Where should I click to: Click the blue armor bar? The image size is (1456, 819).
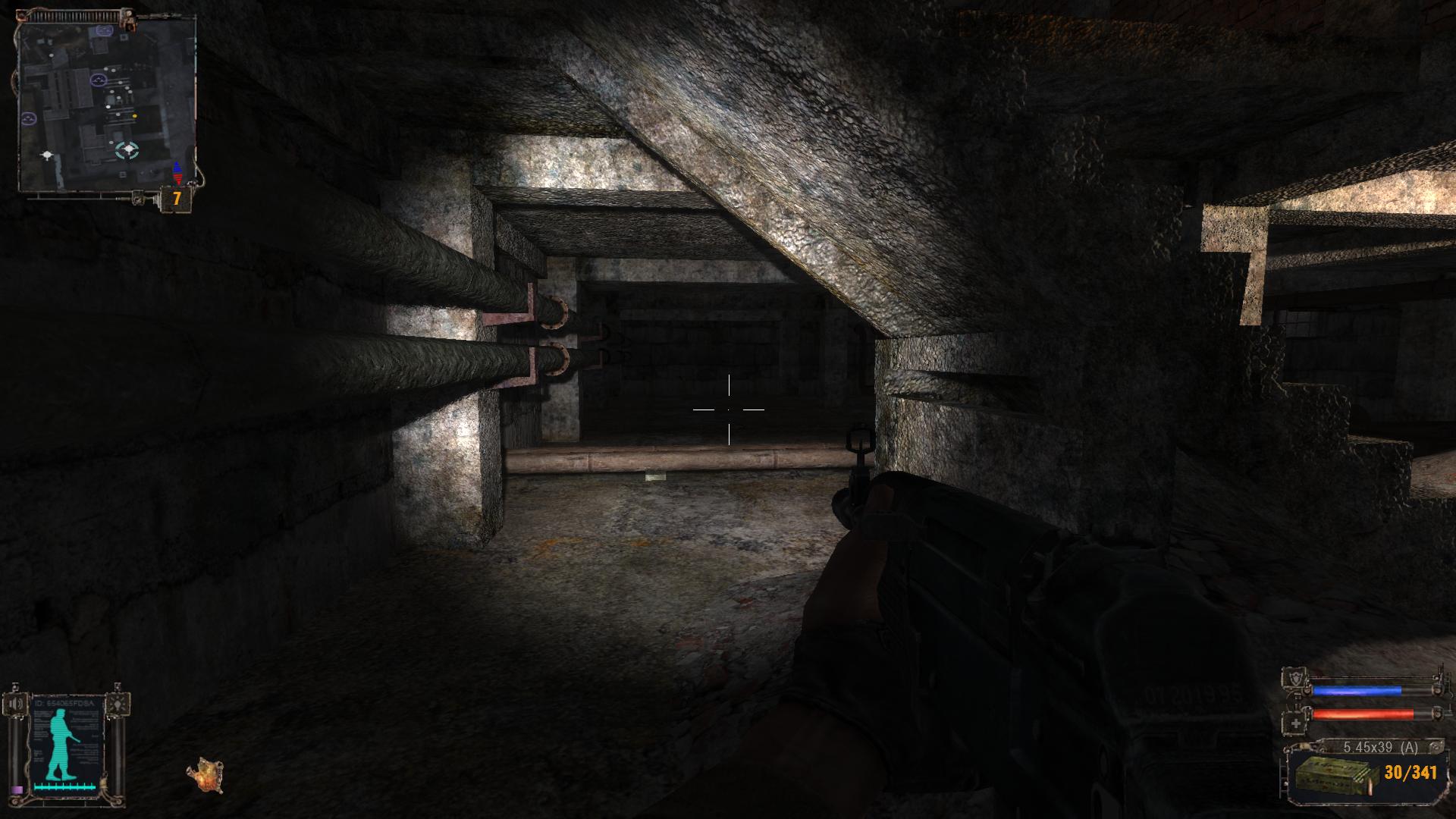point(1357,692)
